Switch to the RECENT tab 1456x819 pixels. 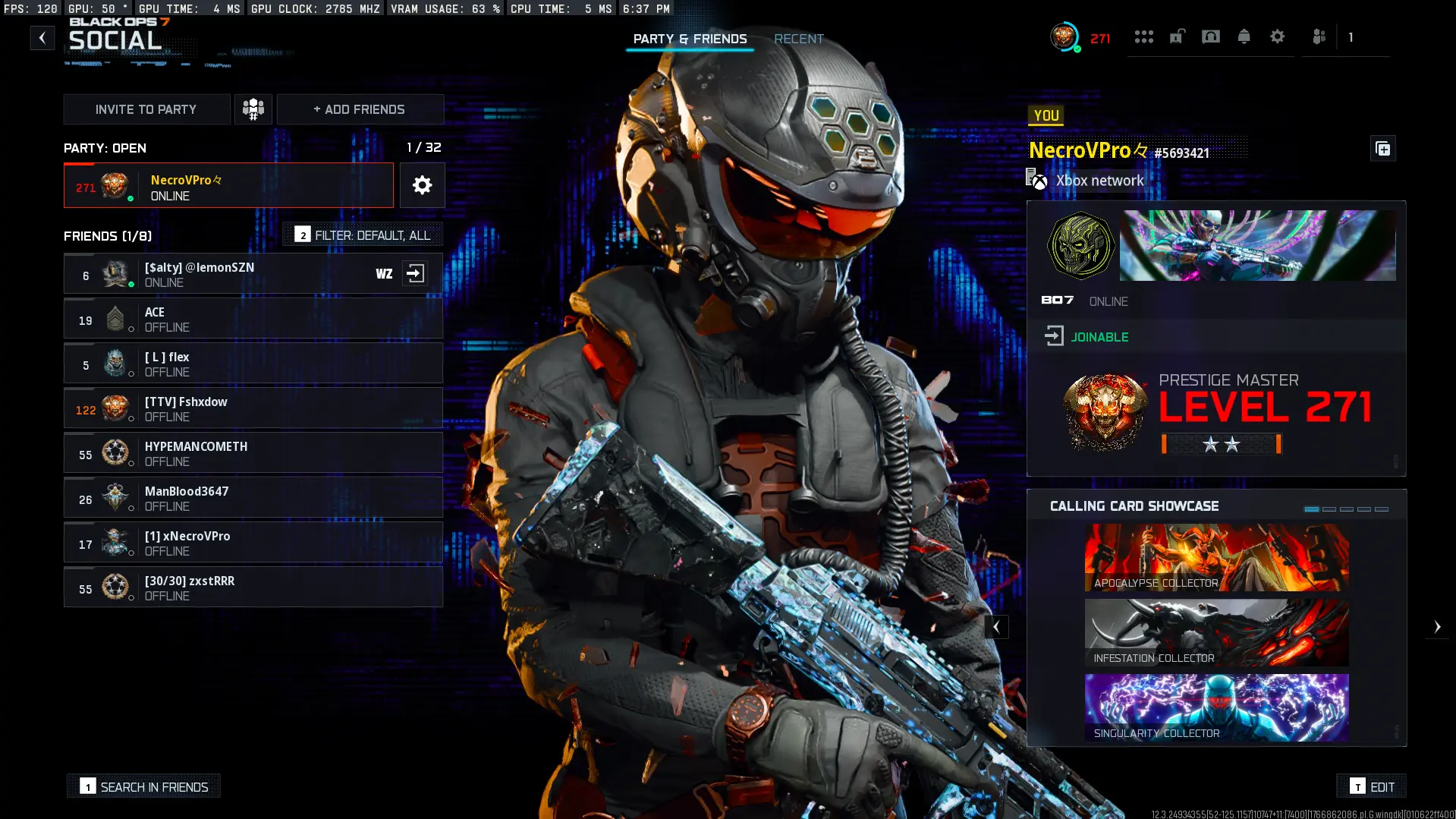pos(798,39)
